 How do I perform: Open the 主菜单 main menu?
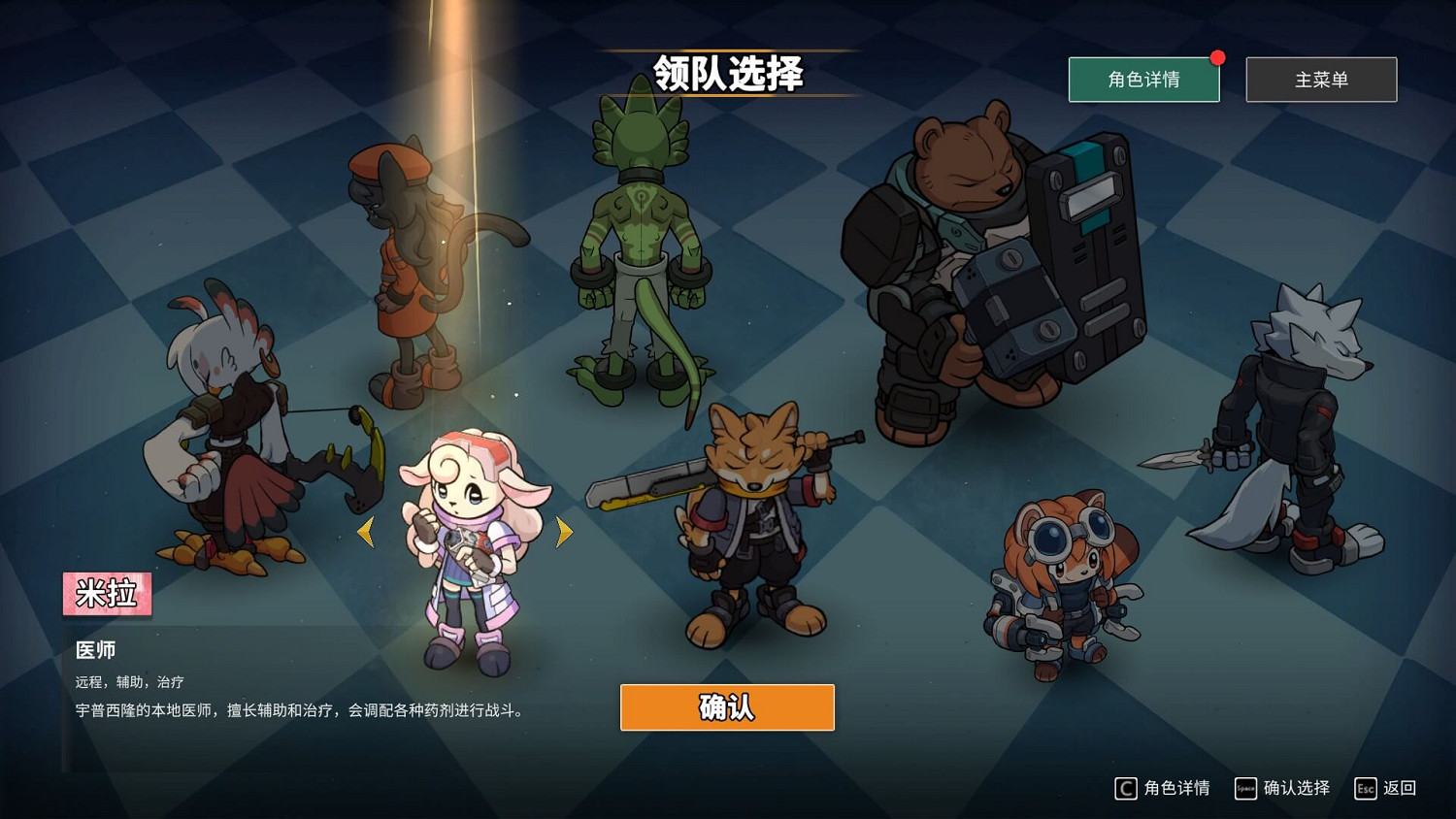[1321, 80]
